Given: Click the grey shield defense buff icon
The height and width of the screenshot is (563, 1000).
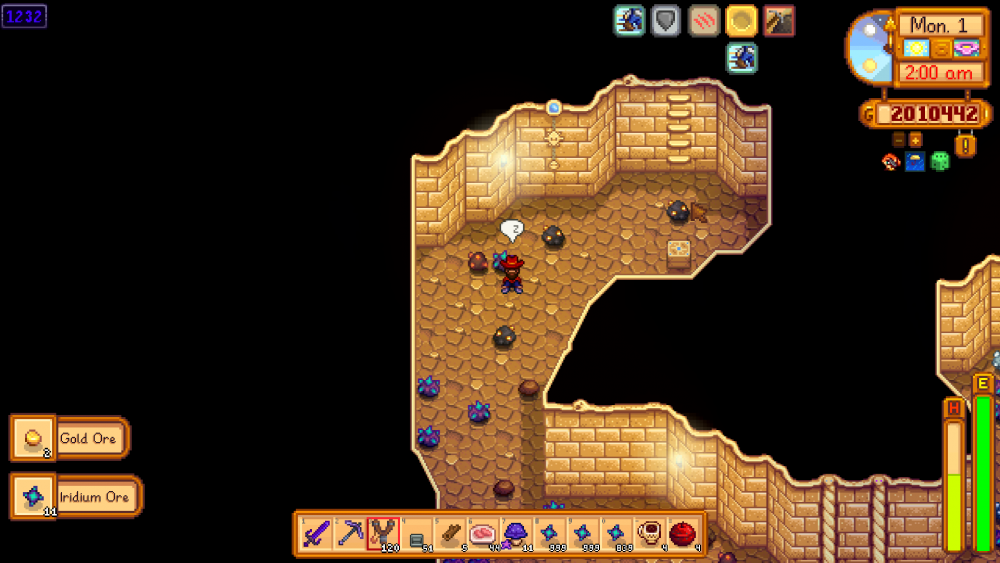Looking at the screenshot, I should tap(666, 20).
